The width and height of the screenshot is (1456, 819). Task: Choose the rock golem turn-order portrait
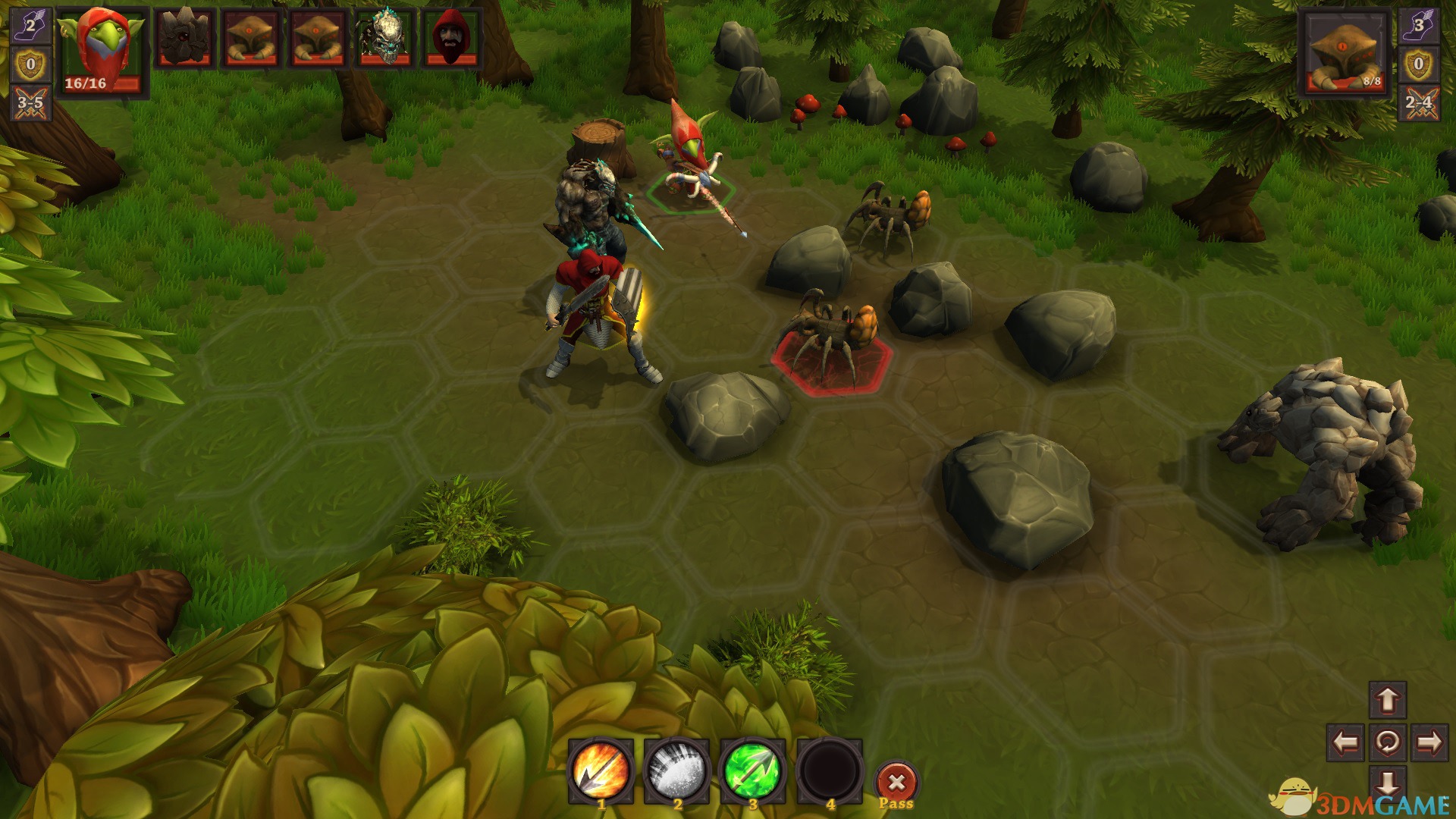coord(184,38)
